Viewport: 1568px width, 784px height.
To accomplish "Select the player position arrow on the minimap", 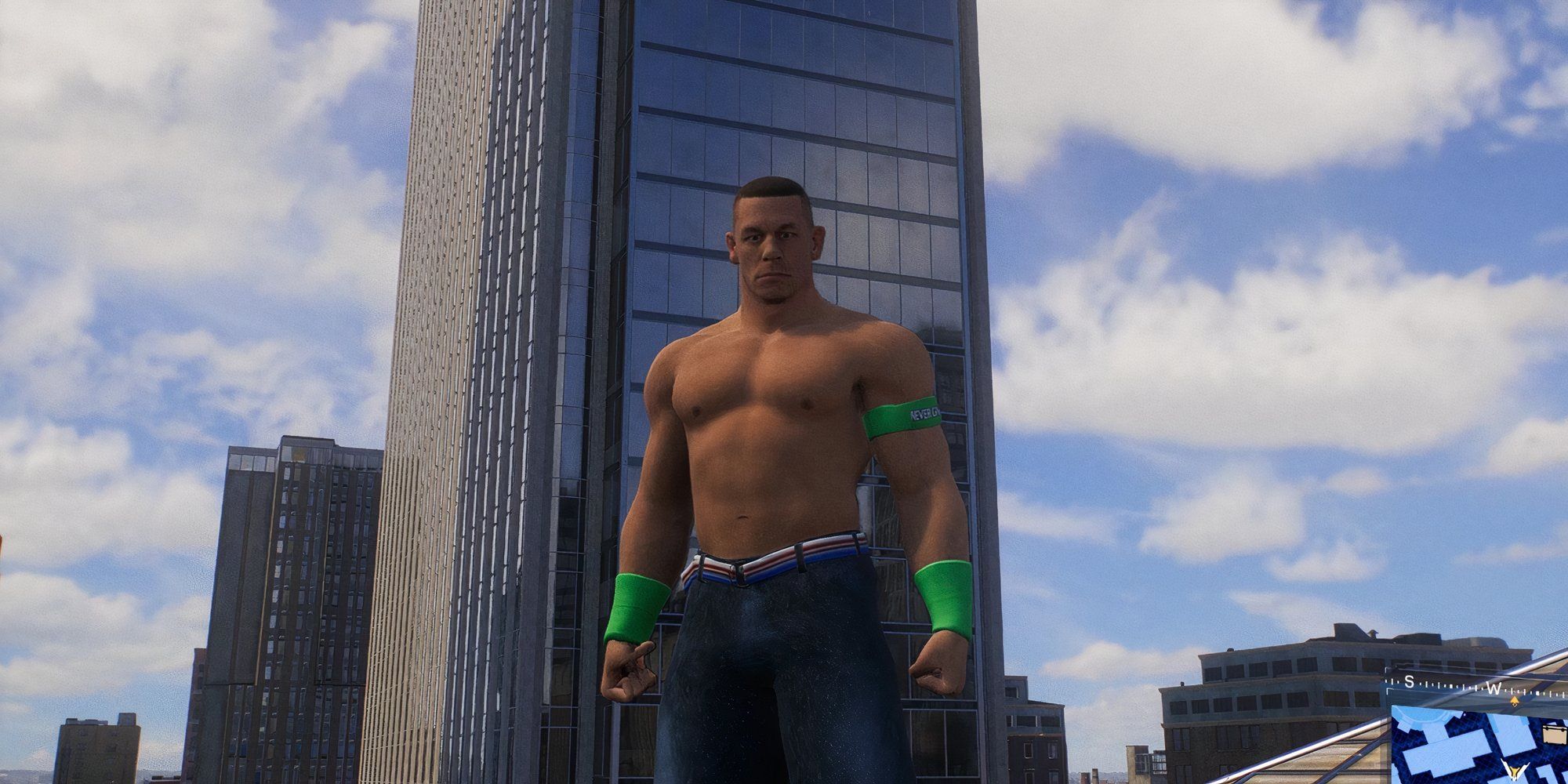I will tap(1515, 771).
